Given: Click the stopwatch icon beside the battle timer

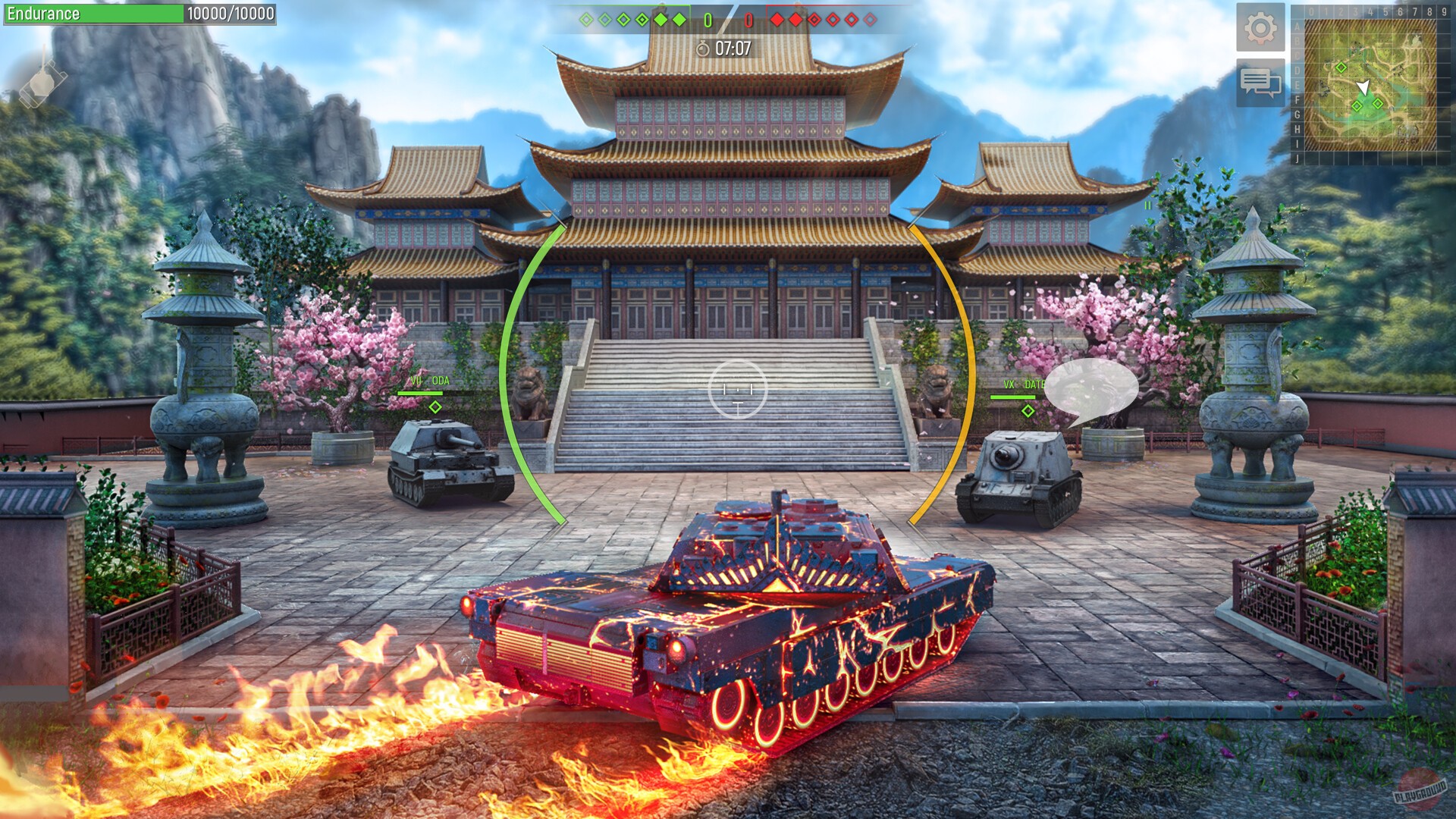Looking at the screenshot, I should tap(704, 47).
